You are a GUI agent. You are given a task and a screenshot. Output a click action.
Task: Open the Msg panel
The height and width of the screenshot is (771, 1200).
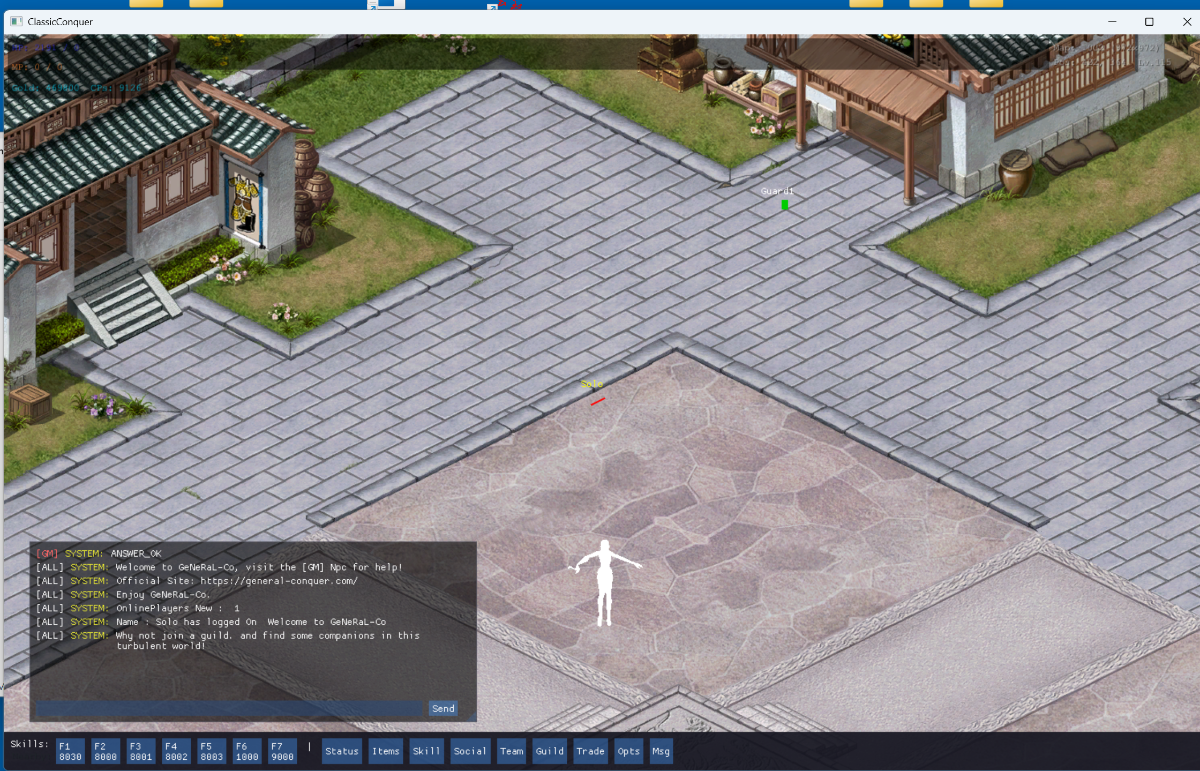661,751
